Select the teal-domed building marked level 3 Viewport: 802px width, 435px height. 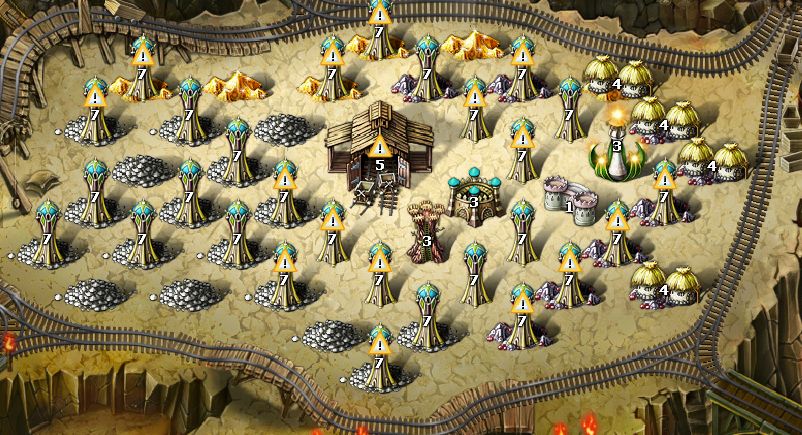pos(473,194)
